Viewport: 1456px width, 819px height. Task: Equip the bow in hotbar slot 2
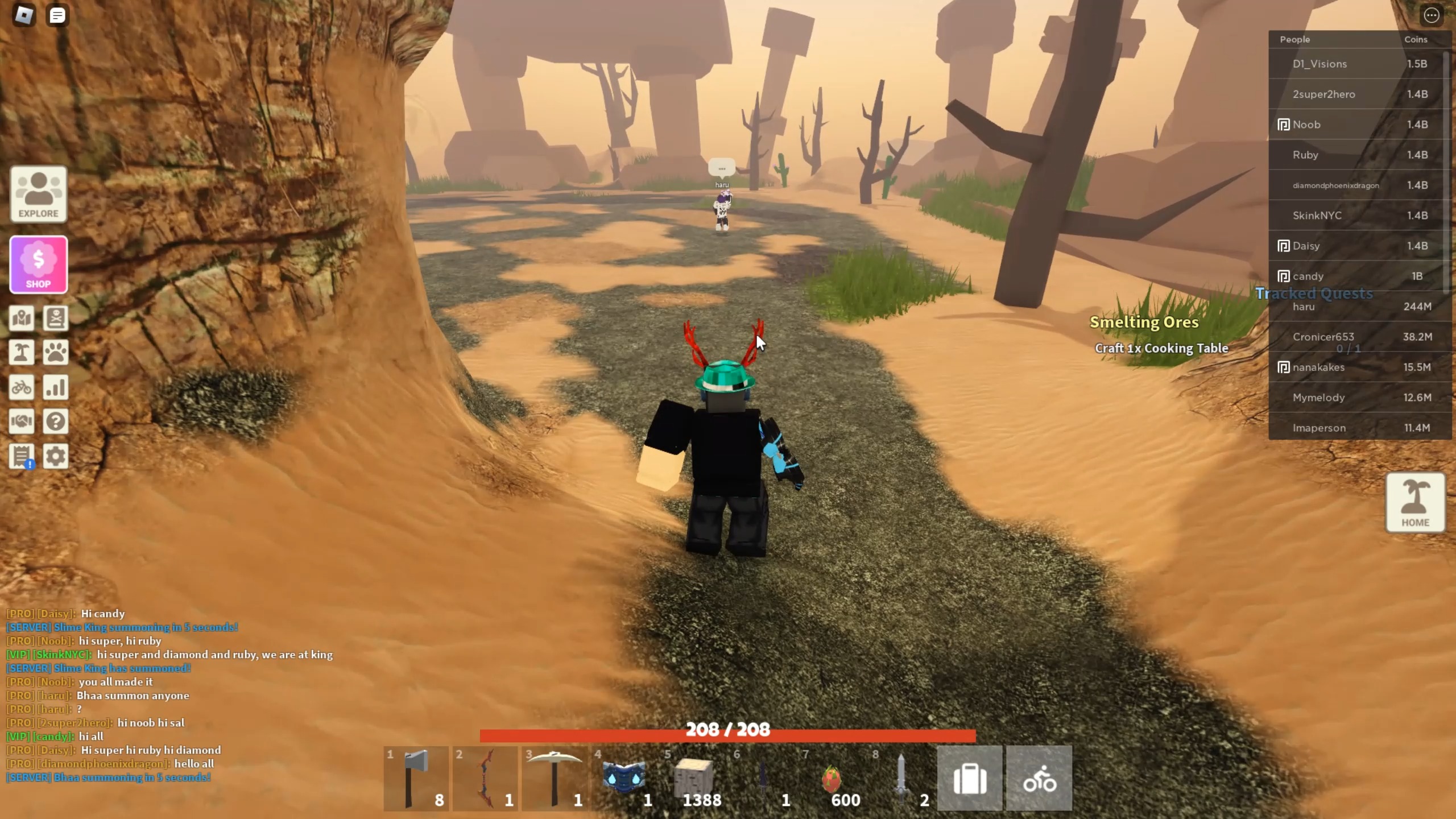(485, 778)
